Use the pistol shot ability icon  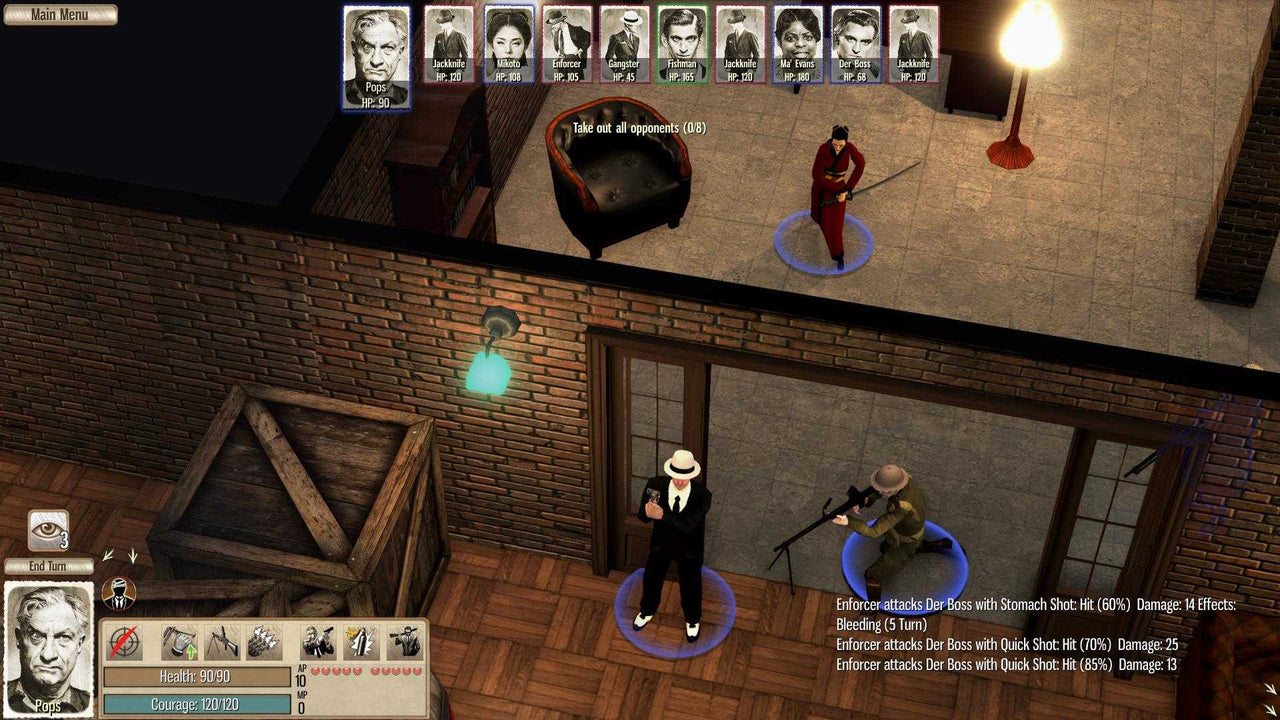317,641
